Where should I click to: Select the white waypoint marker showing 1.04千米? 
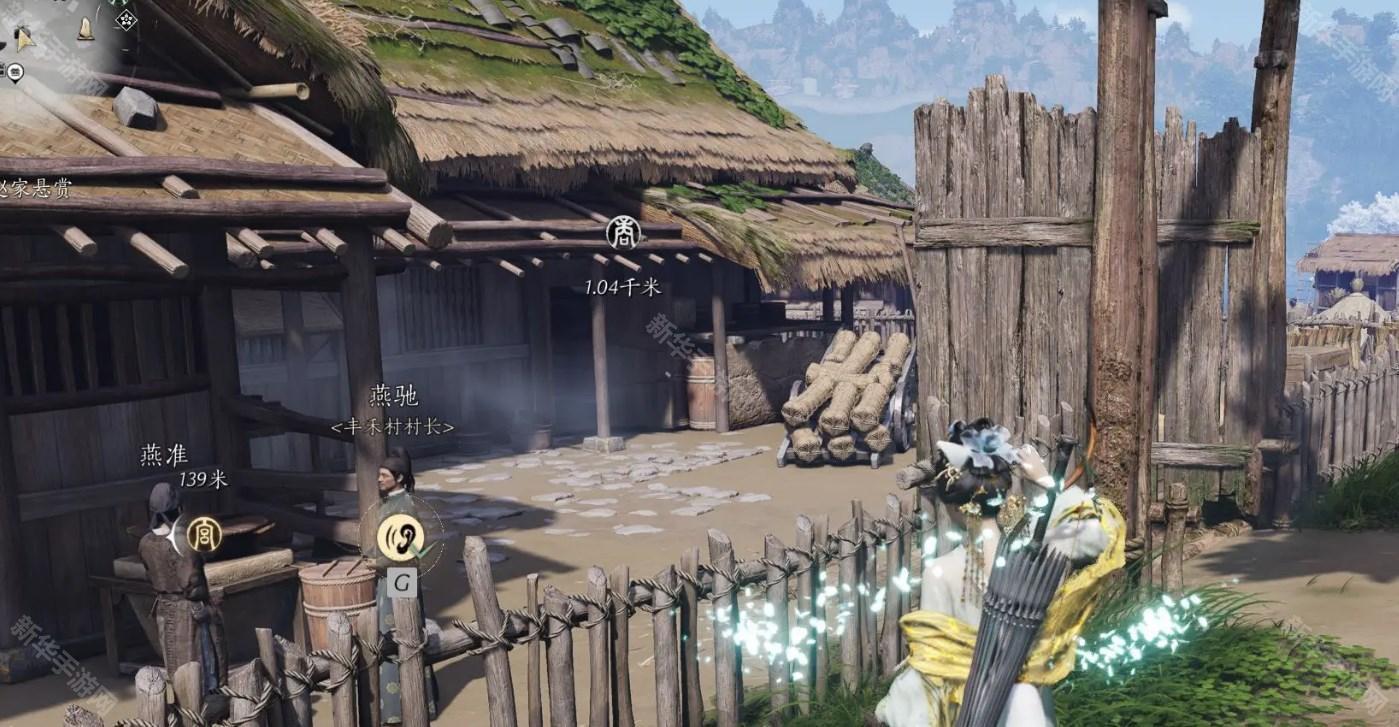point(623,233)
